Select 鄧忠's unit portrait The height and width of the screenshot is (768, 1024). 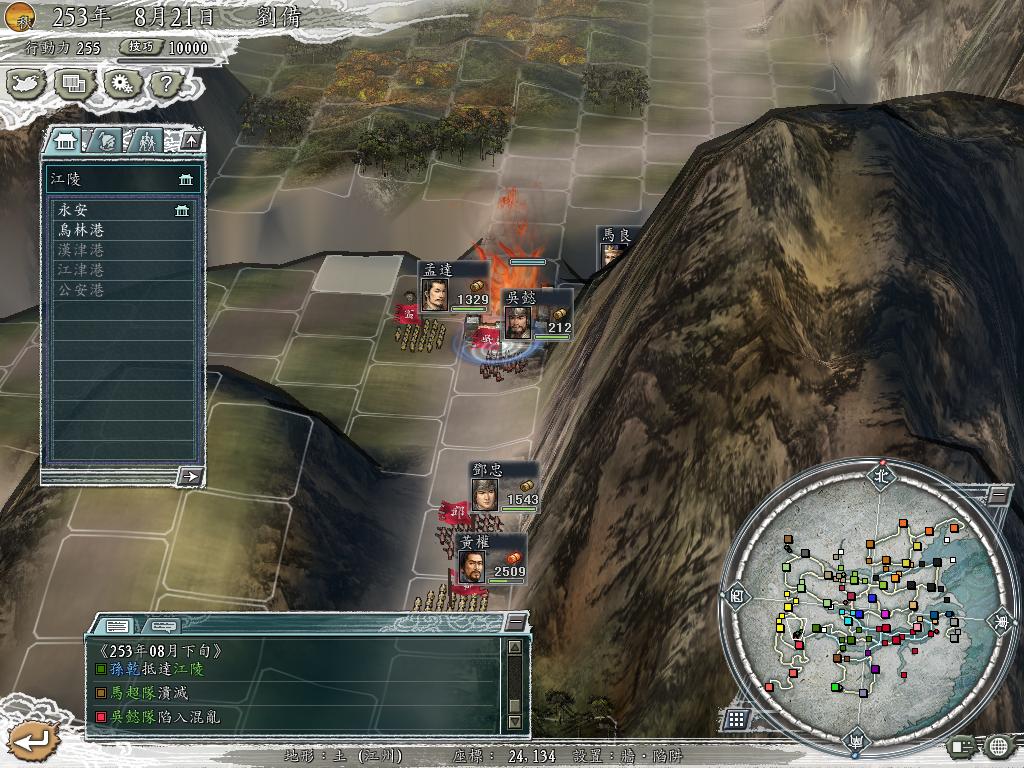coord(485,495)
